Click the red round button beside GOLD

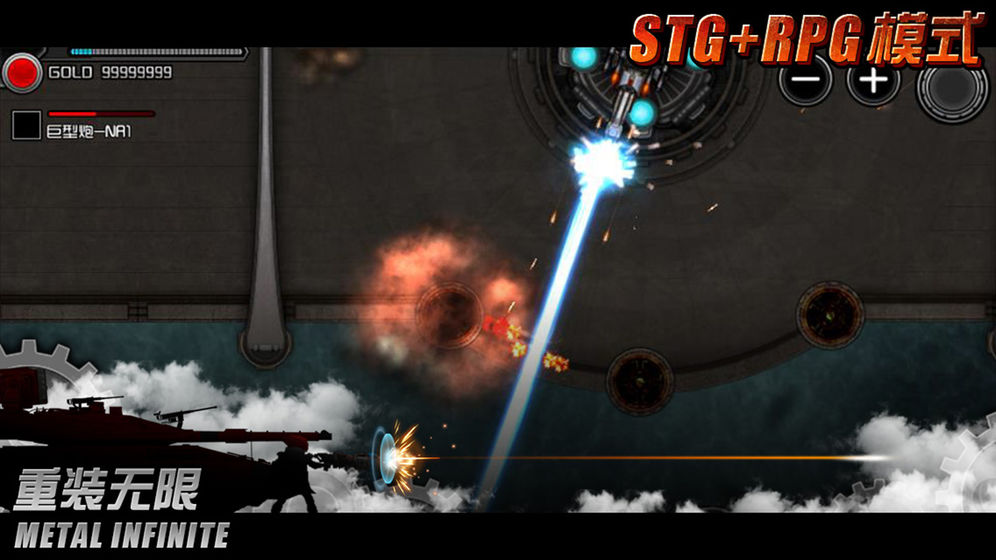(x=22, y=72)
